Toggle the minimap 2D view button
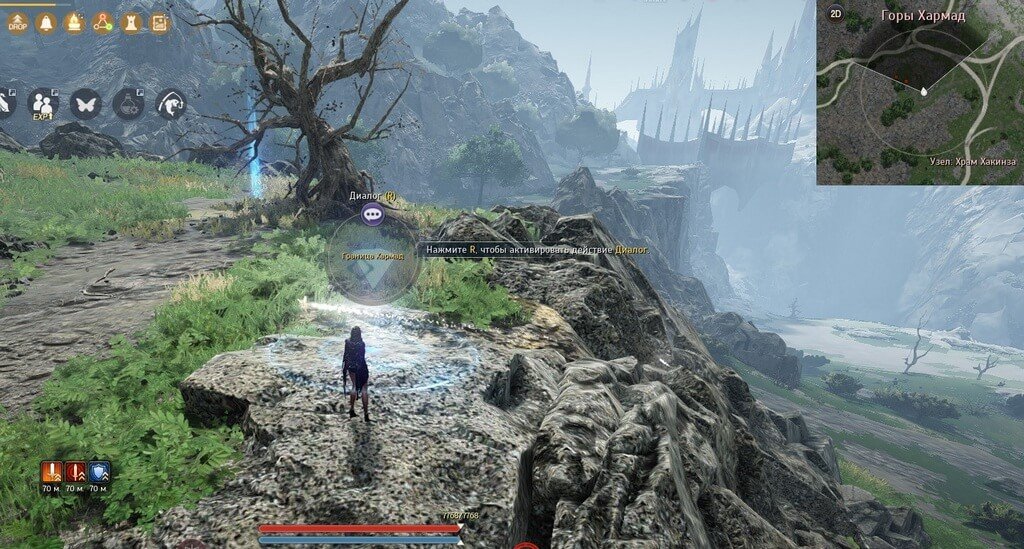 tap(836, 14)
